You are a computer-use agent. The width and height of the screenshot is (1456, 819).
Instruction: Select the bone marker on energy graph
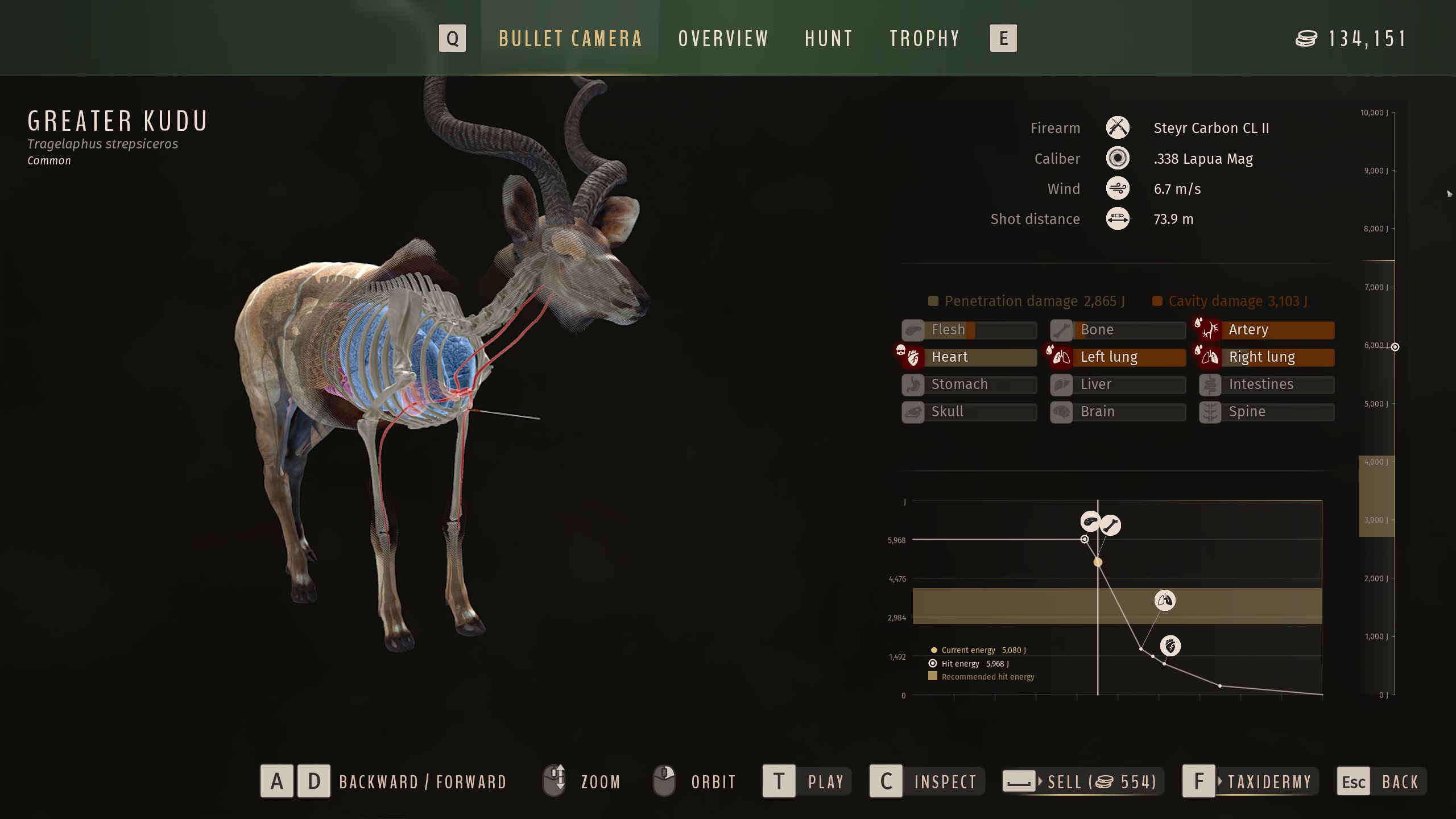(x=1110, y=525)
